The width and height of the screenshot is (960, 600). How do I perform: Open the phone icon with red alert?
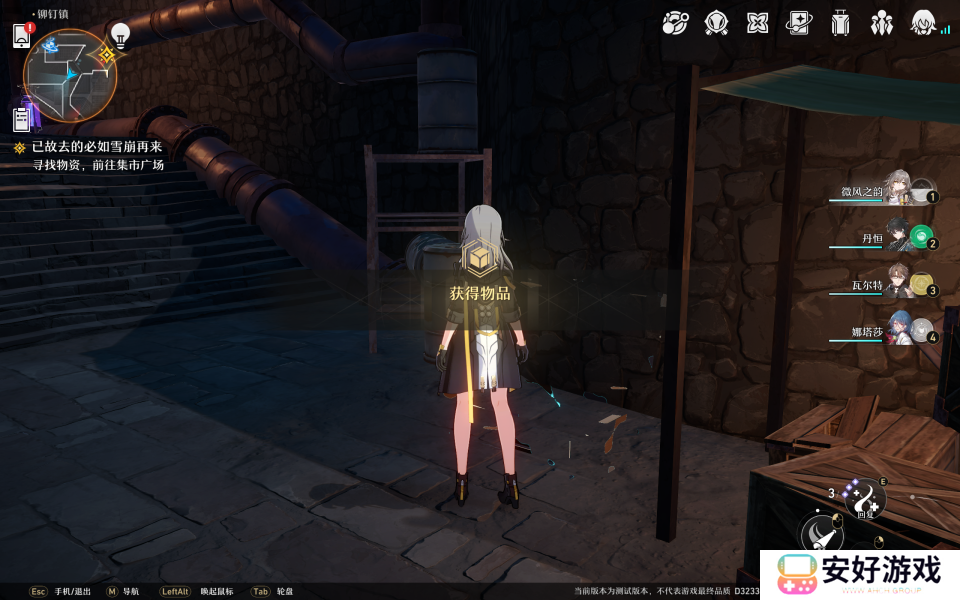[22, 36]
